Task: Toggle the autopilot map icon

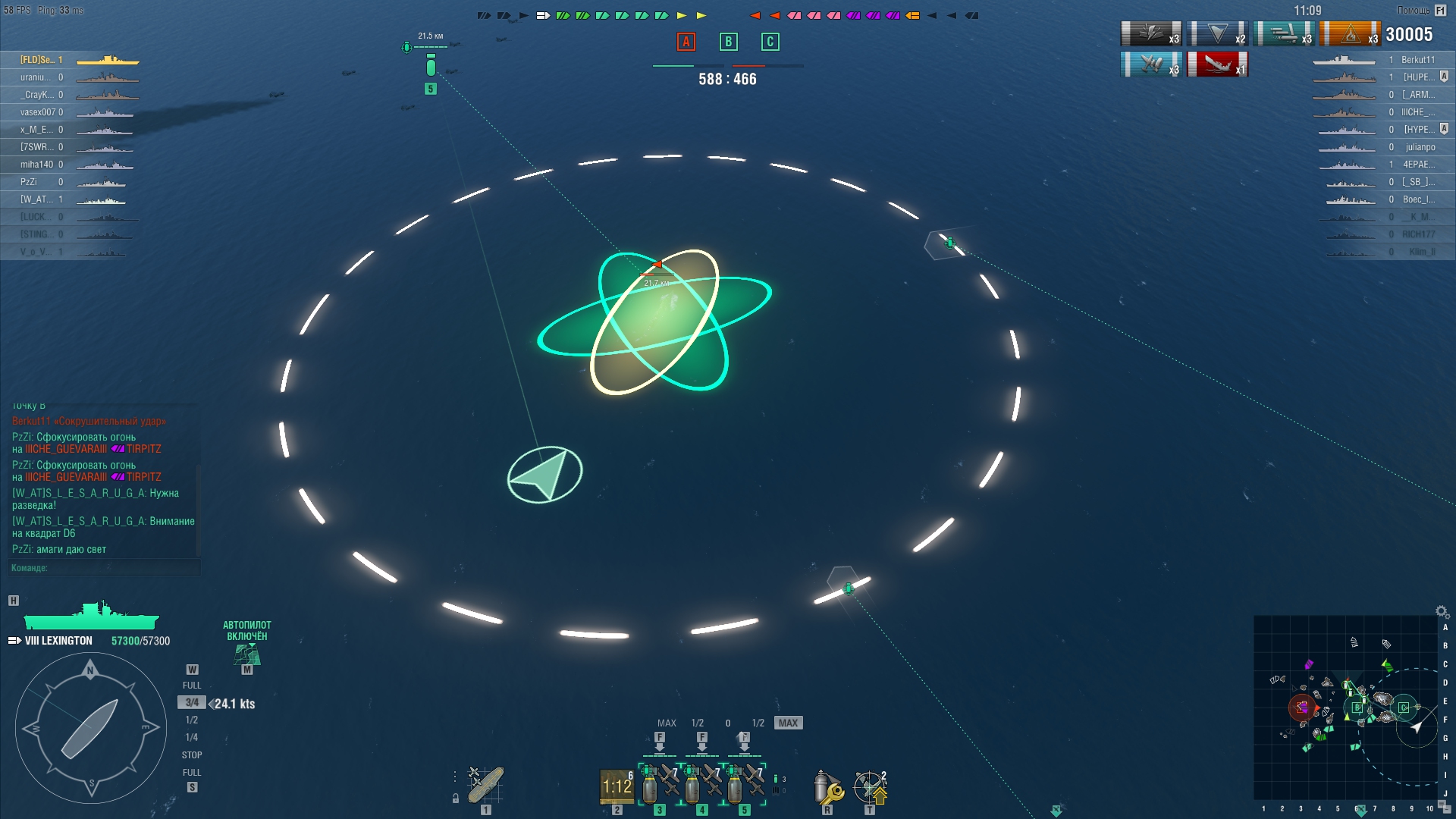Action: 246,654
